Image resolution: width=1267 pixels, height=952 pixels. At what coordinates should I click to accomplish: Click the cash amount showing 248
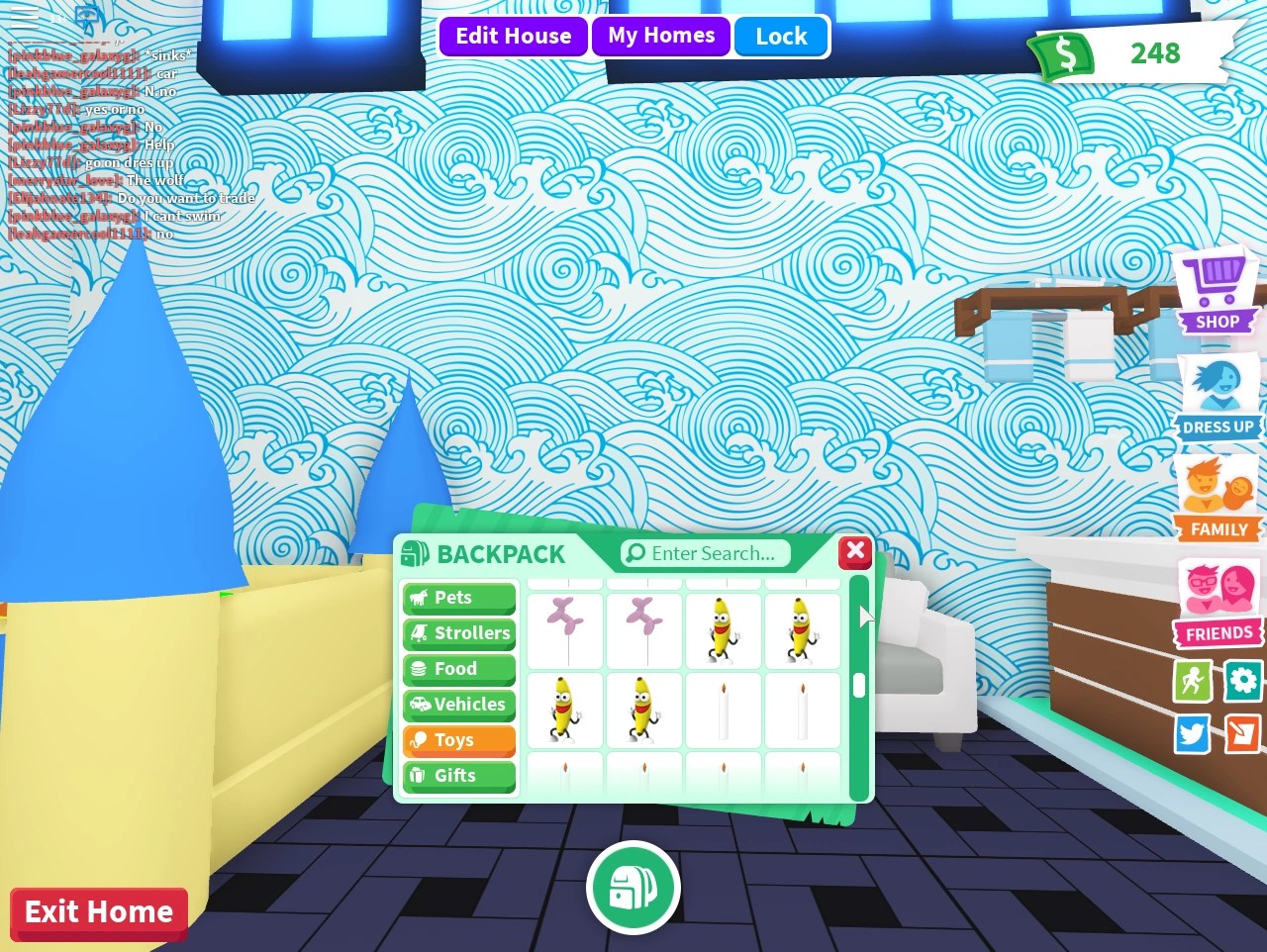point(1154,54)
